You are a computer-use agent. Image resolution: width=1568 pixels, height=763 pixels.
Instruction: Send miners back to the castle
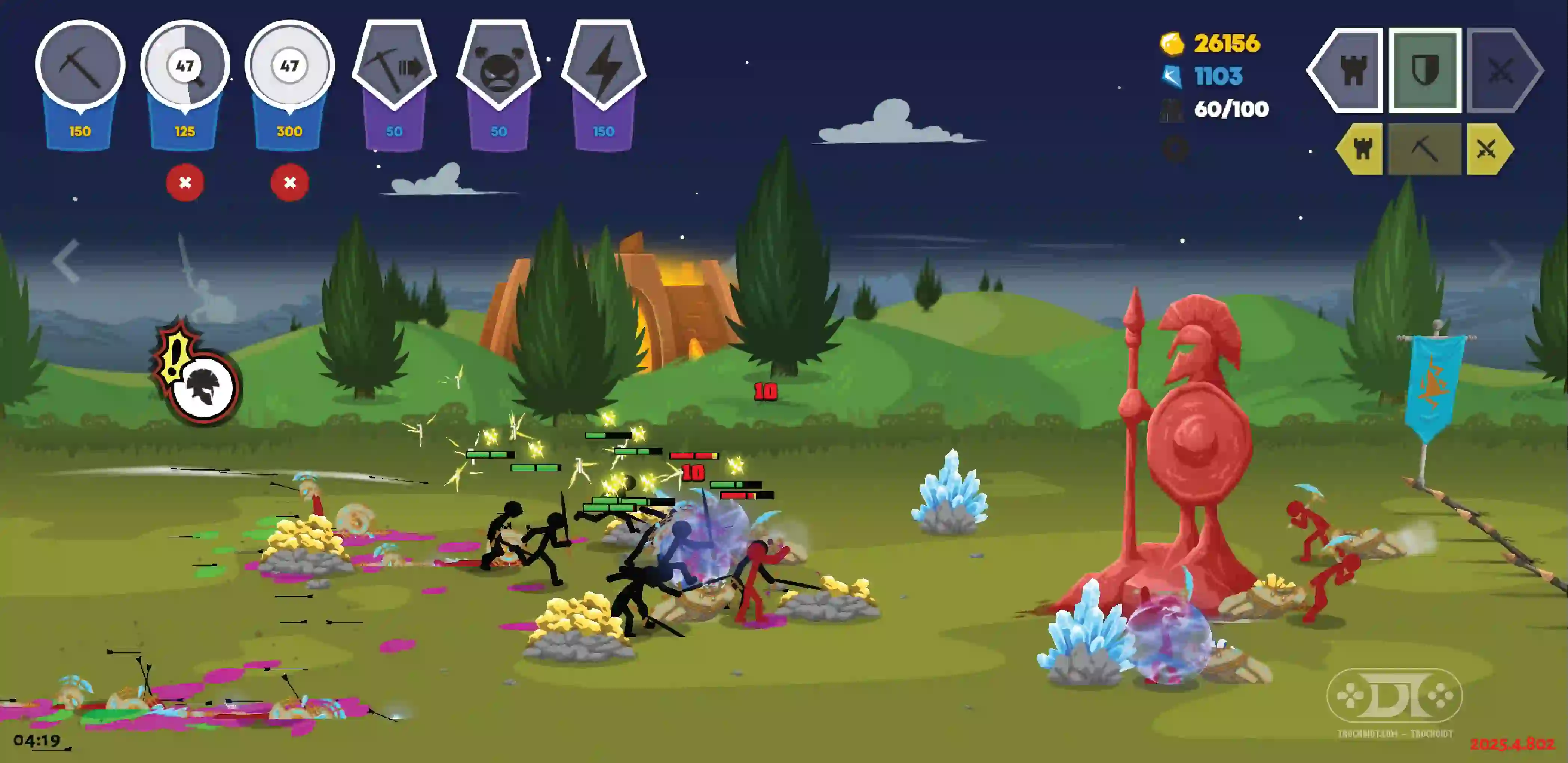tap(1361, 149)
